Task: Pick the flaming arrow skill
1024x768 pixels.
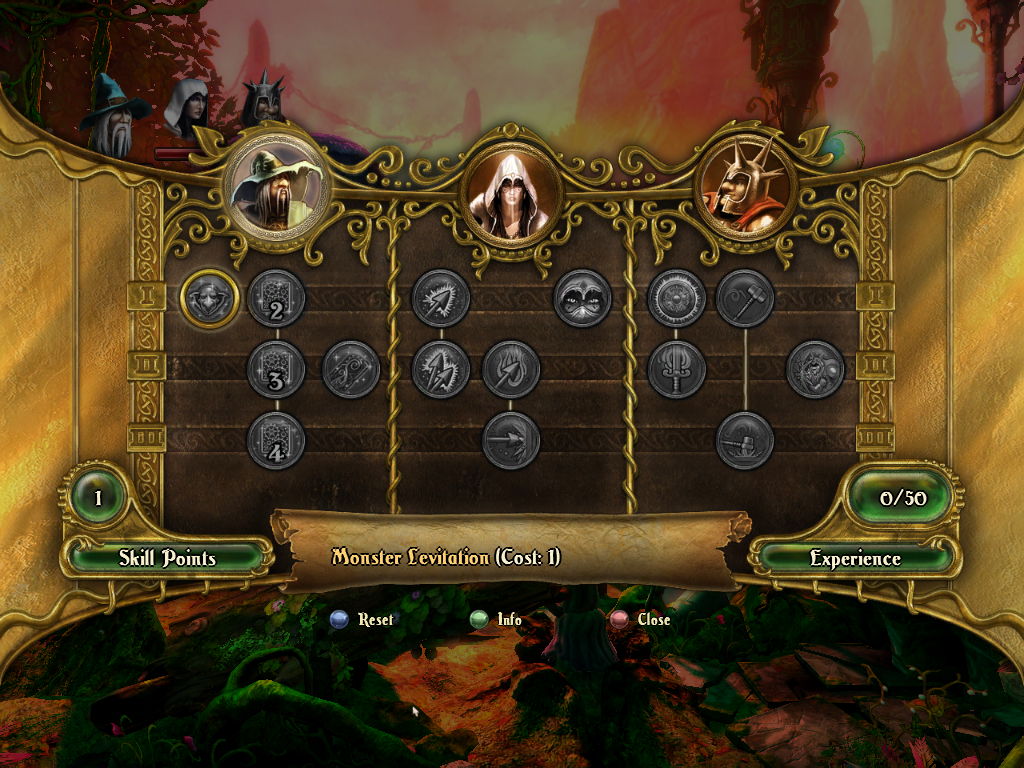Action: click(511, 369)
